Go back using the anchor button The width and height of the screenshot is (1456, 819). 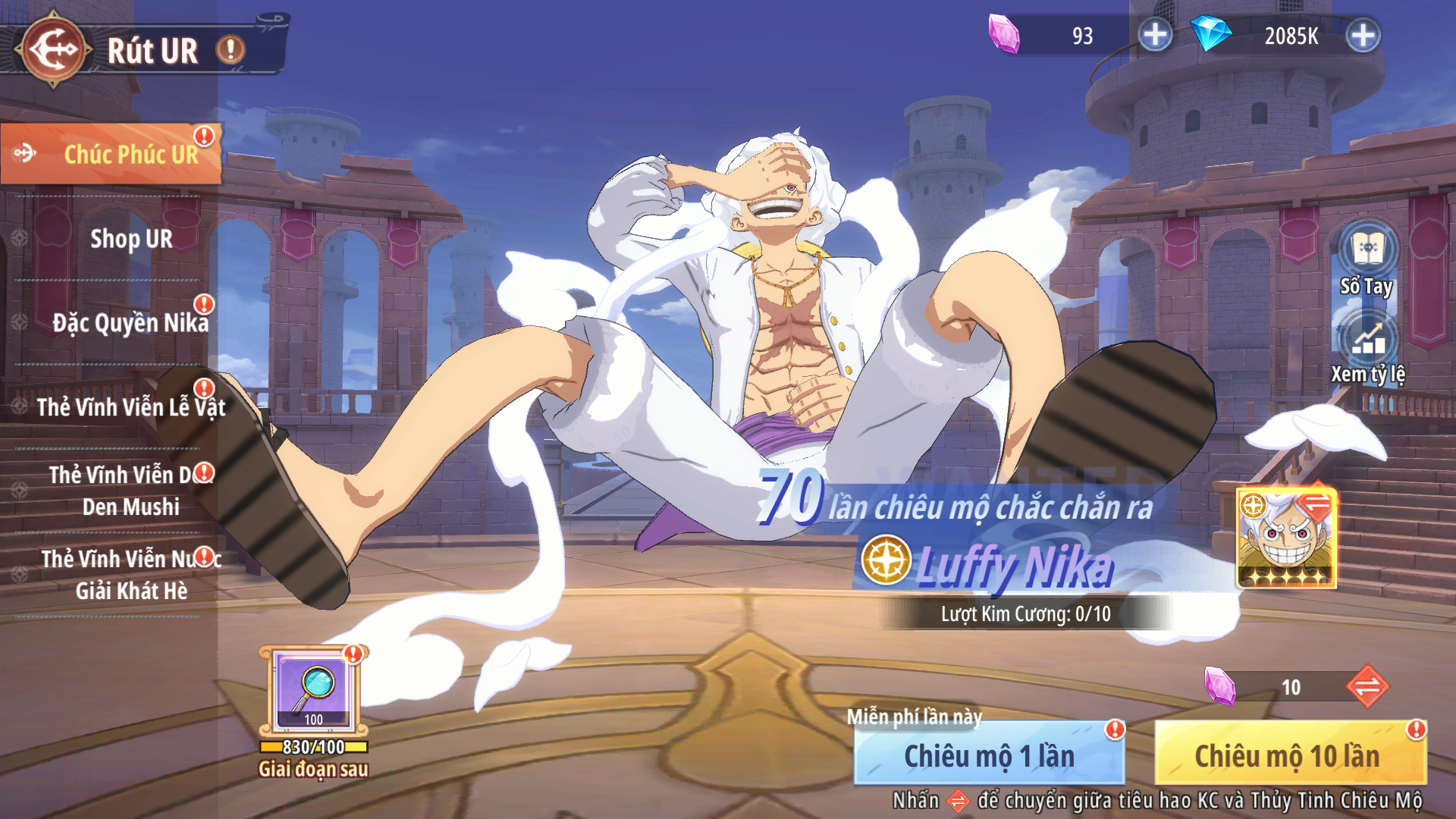pos(53,50)
